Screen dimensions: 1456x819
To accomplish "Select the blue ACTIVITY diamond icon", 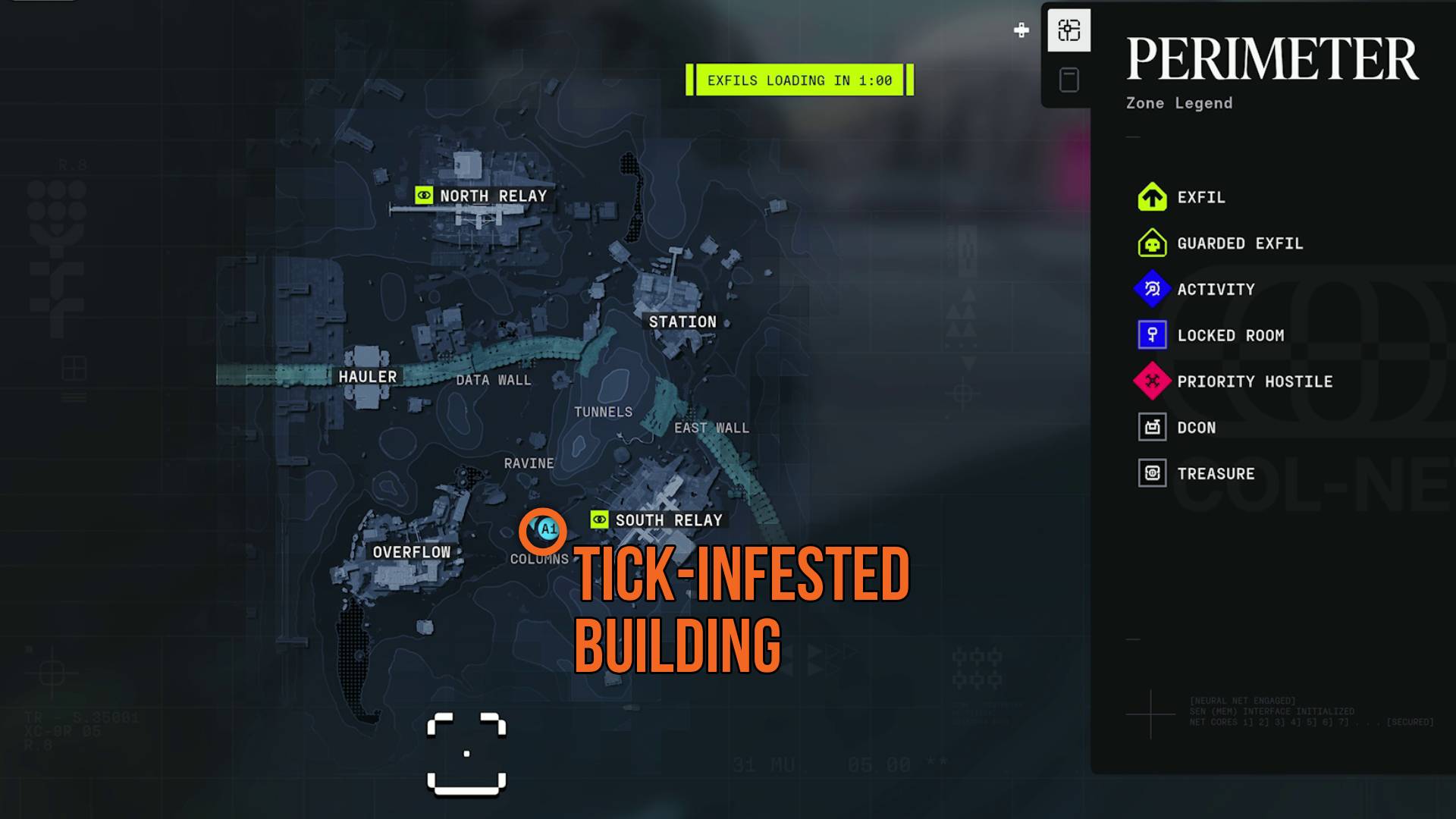I will 1152,289.
